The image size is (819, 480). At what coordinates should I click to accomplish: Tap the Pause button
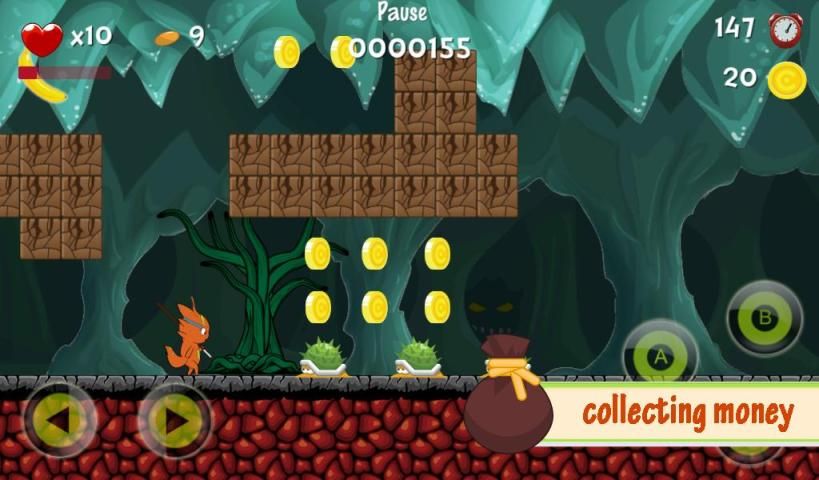click(x=402, y=13)
